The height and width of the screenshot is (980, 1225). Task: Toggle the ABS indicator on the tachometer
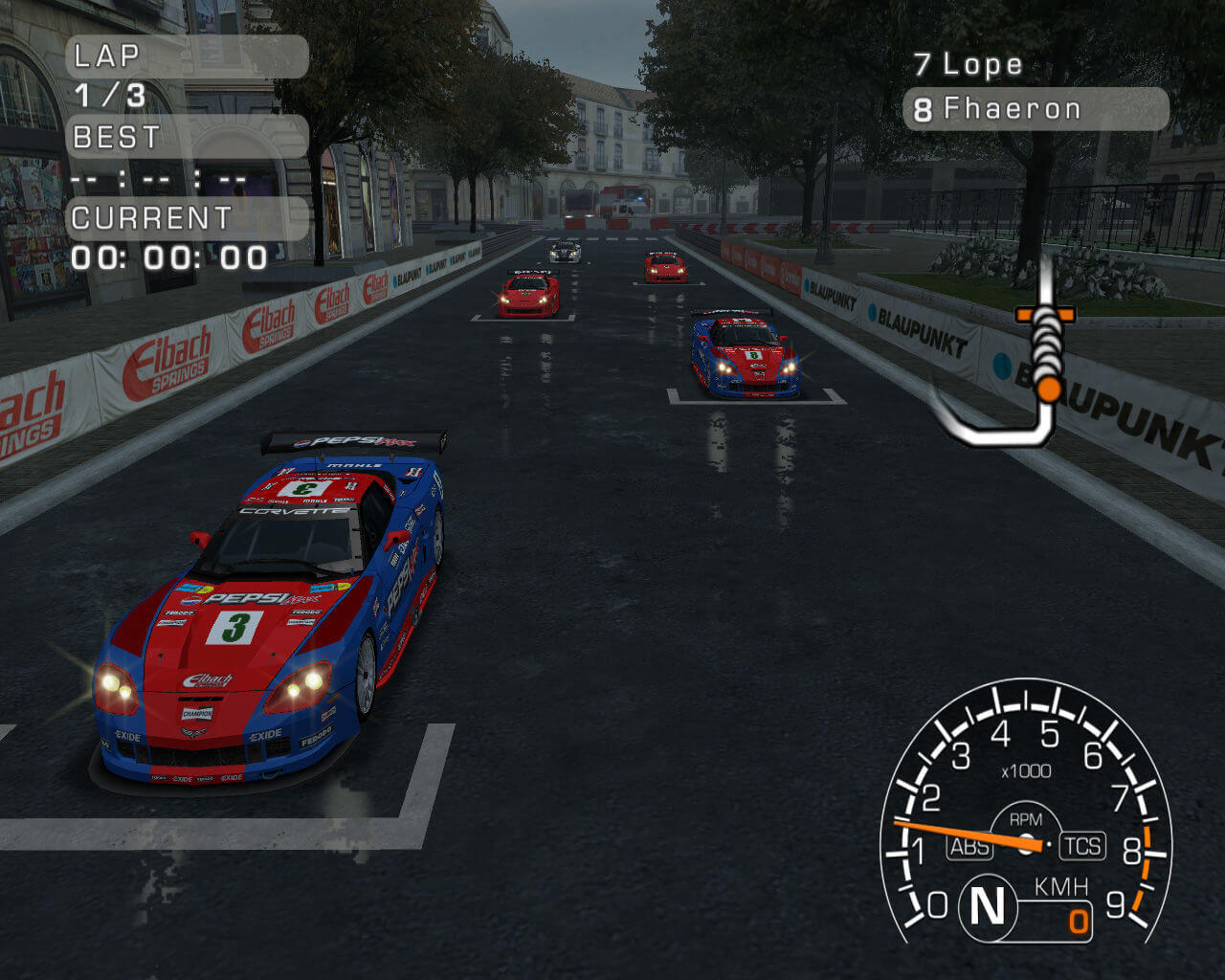point(969,847)
